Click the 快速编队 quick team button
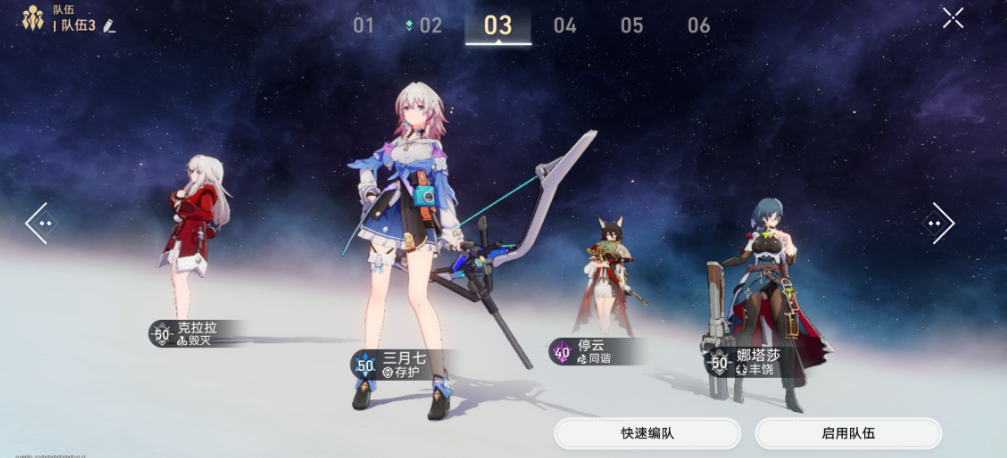This screenshot has width=1007, height=458. pyautogui.click(x=647, y=433)
